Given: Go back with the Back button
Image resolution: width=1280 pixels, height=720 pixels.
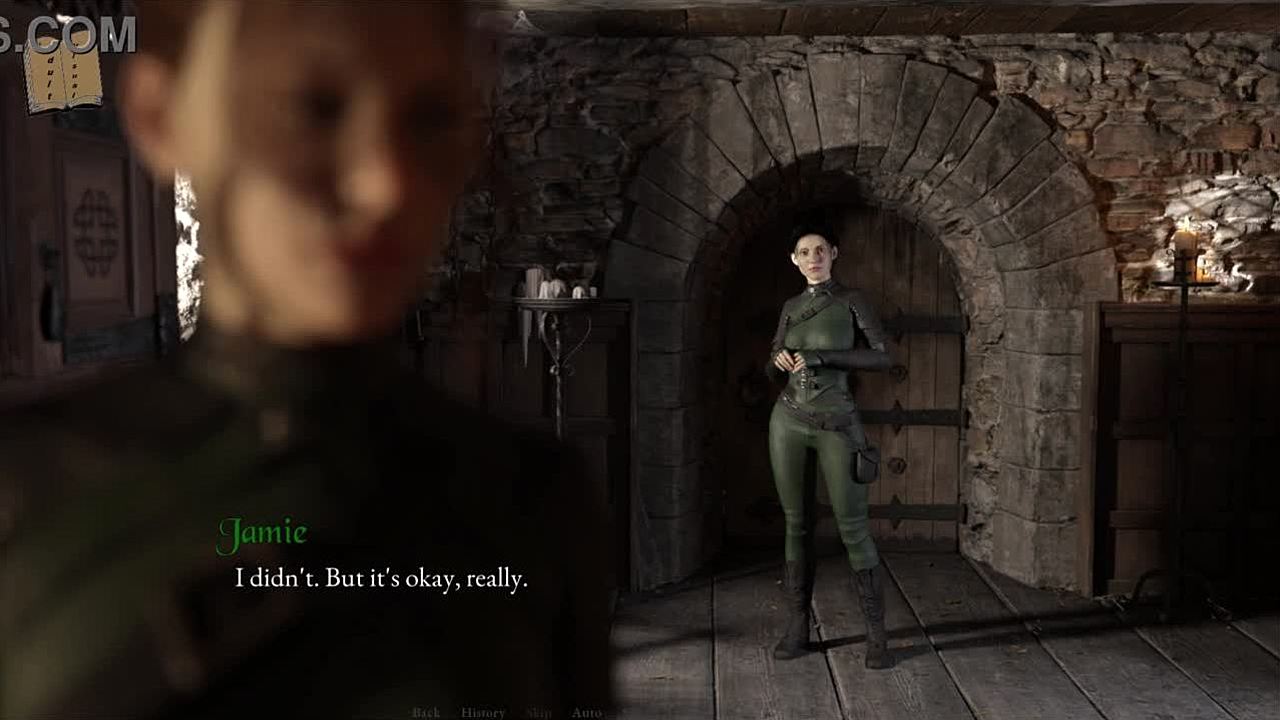Looking at the screenshot, I should (x=426, y=712).
